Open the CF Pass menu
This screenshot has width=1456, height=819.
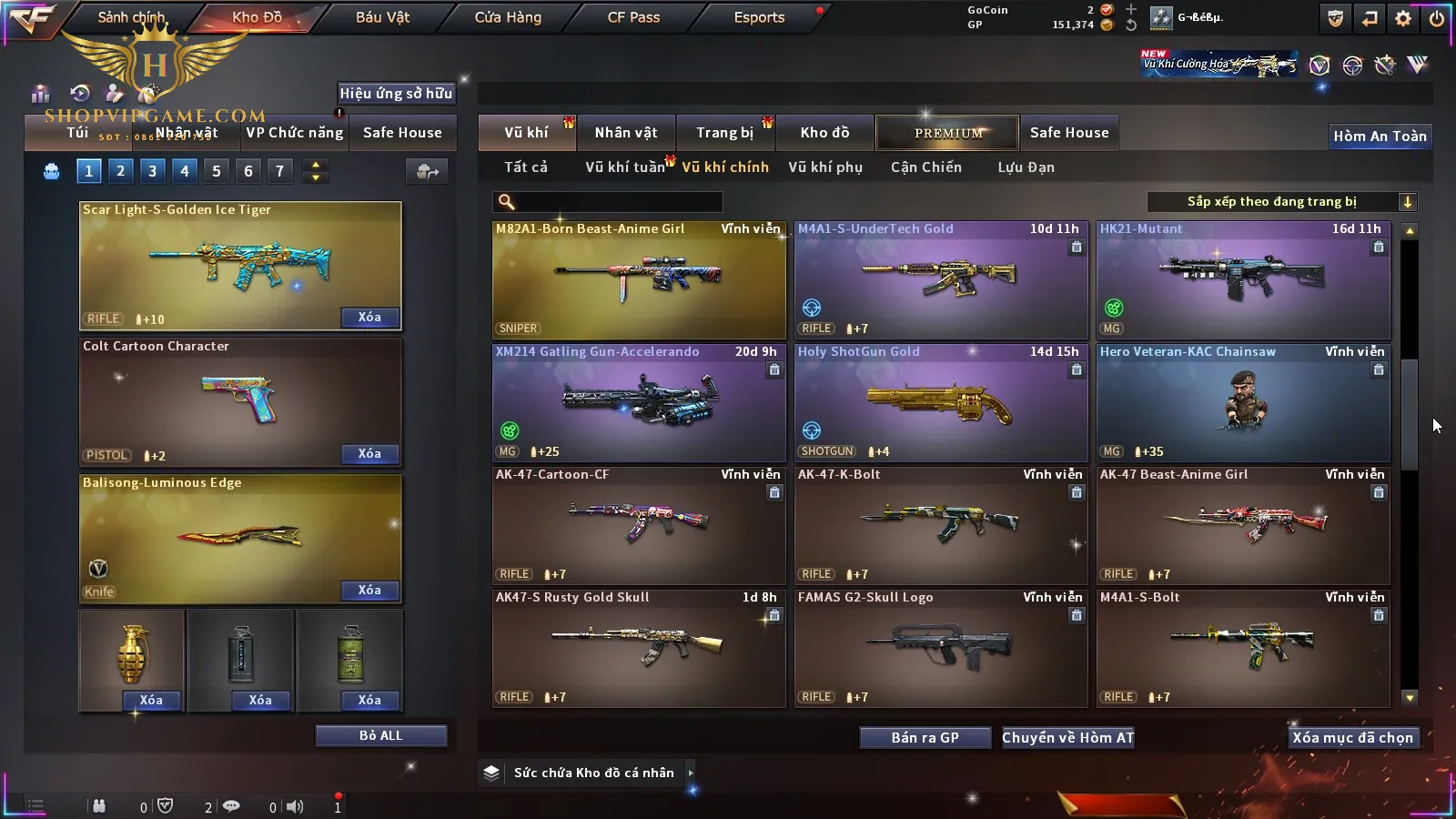point(633,17)
